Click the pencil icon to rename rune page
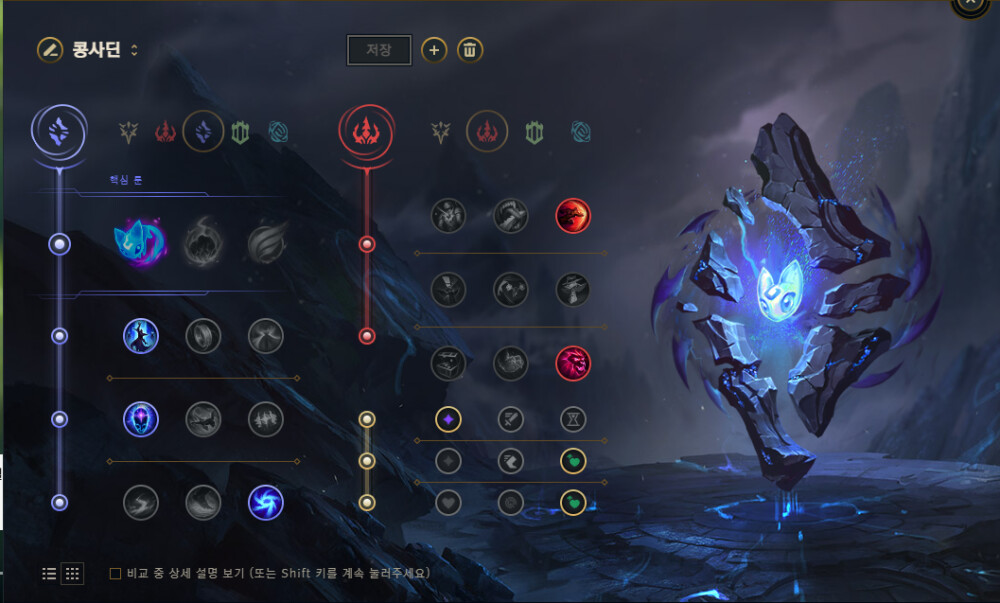Image resolution: width=1000 pixels, height=603 pixels. pyautogui.click(x=49, y=49)
